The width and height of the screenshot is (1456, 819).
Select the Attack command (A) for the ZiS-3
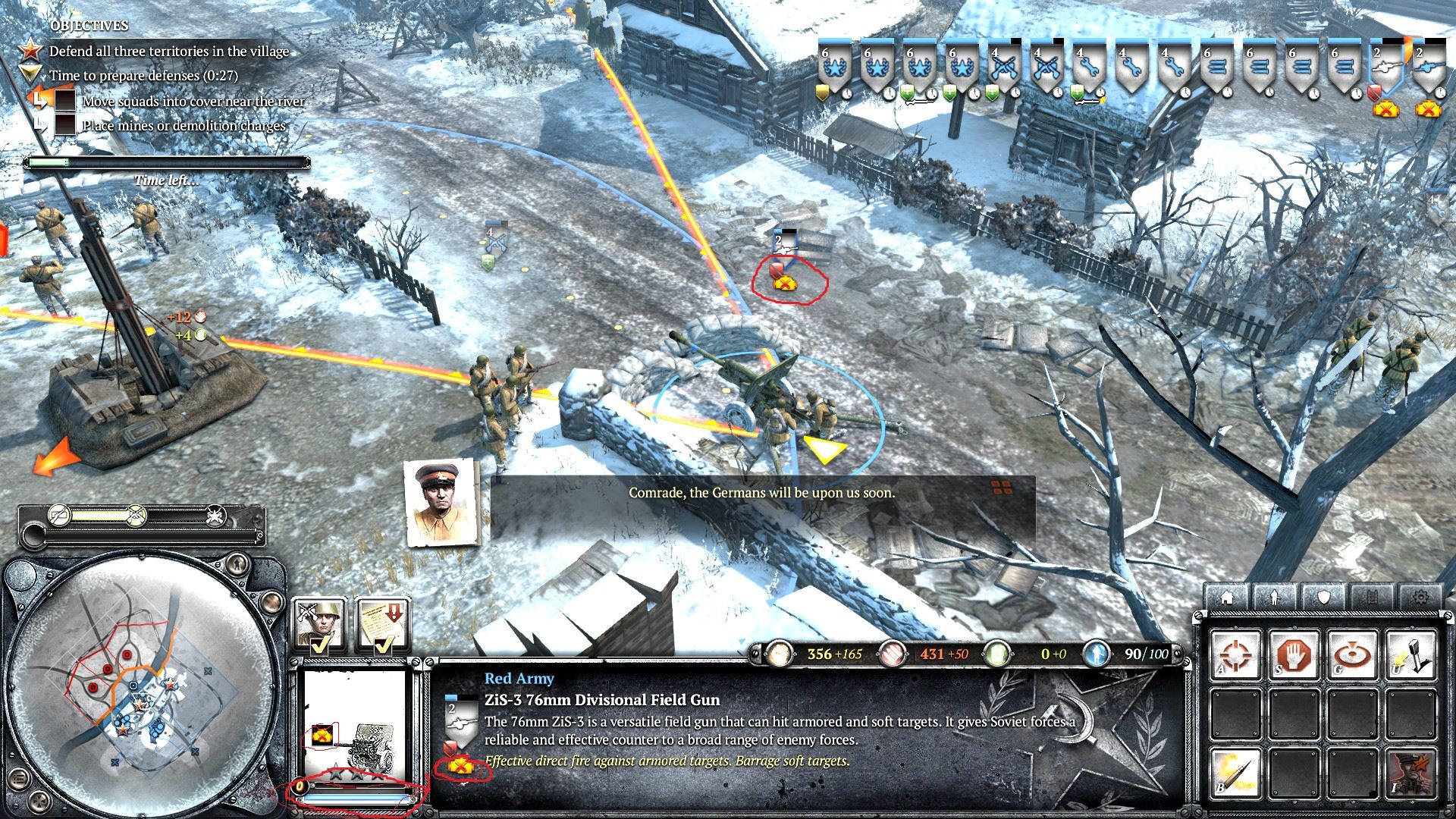(x=1236, y=656)
